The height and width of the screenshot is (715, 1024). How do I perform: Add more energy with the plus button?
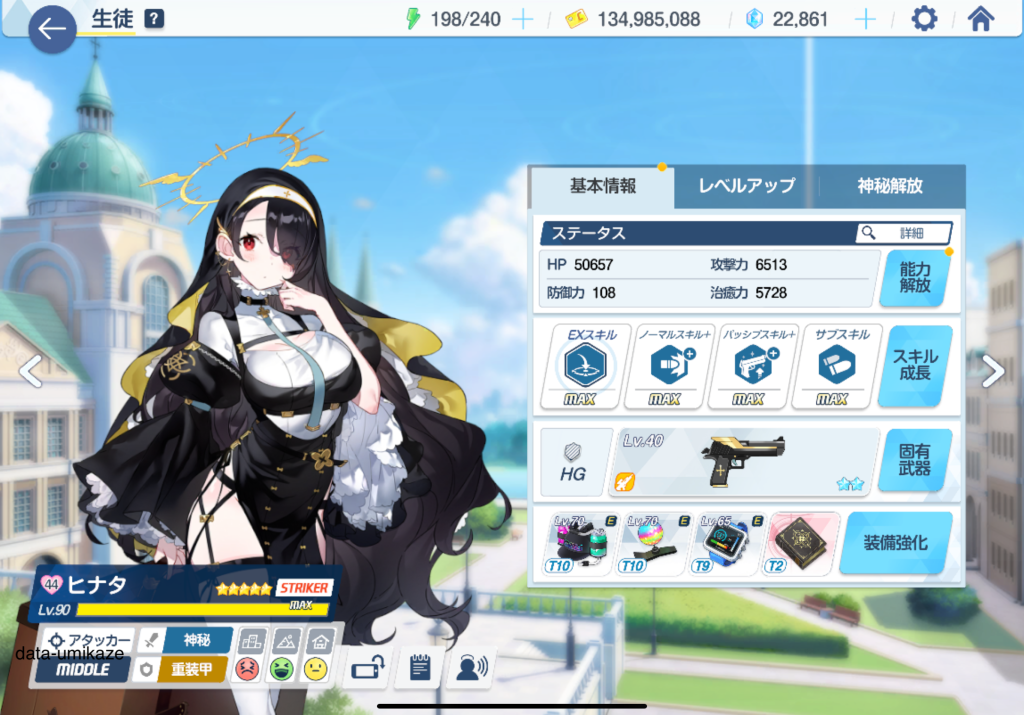[522, 20]
